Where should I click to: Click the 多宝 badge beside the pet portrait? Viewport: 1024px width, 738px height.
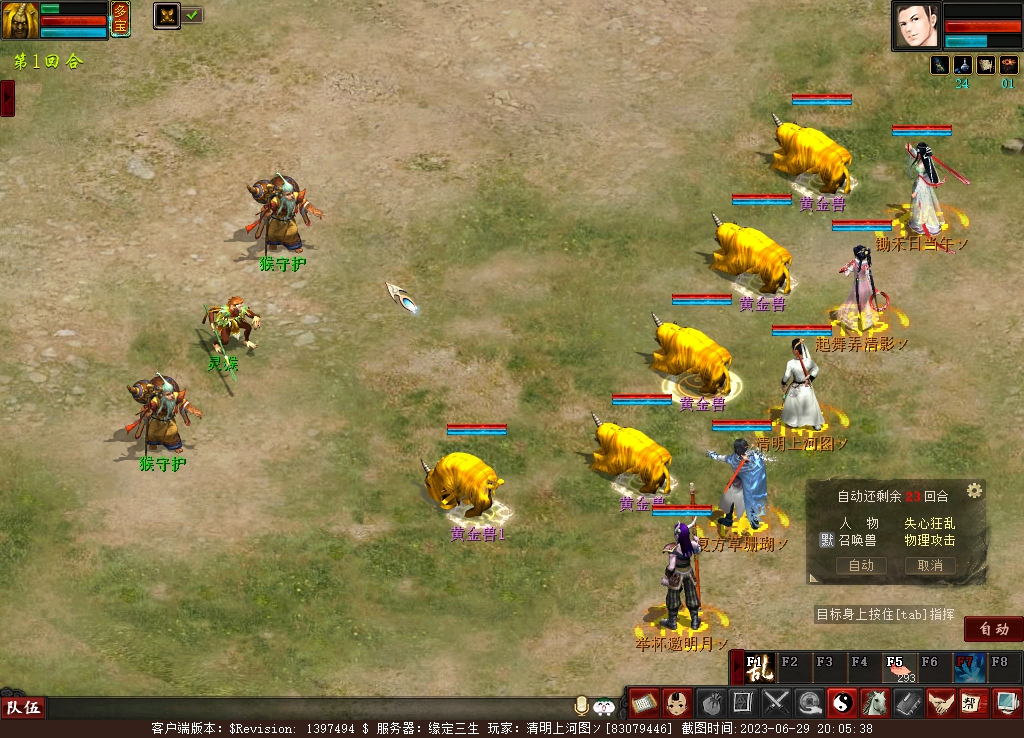(120, 19)
